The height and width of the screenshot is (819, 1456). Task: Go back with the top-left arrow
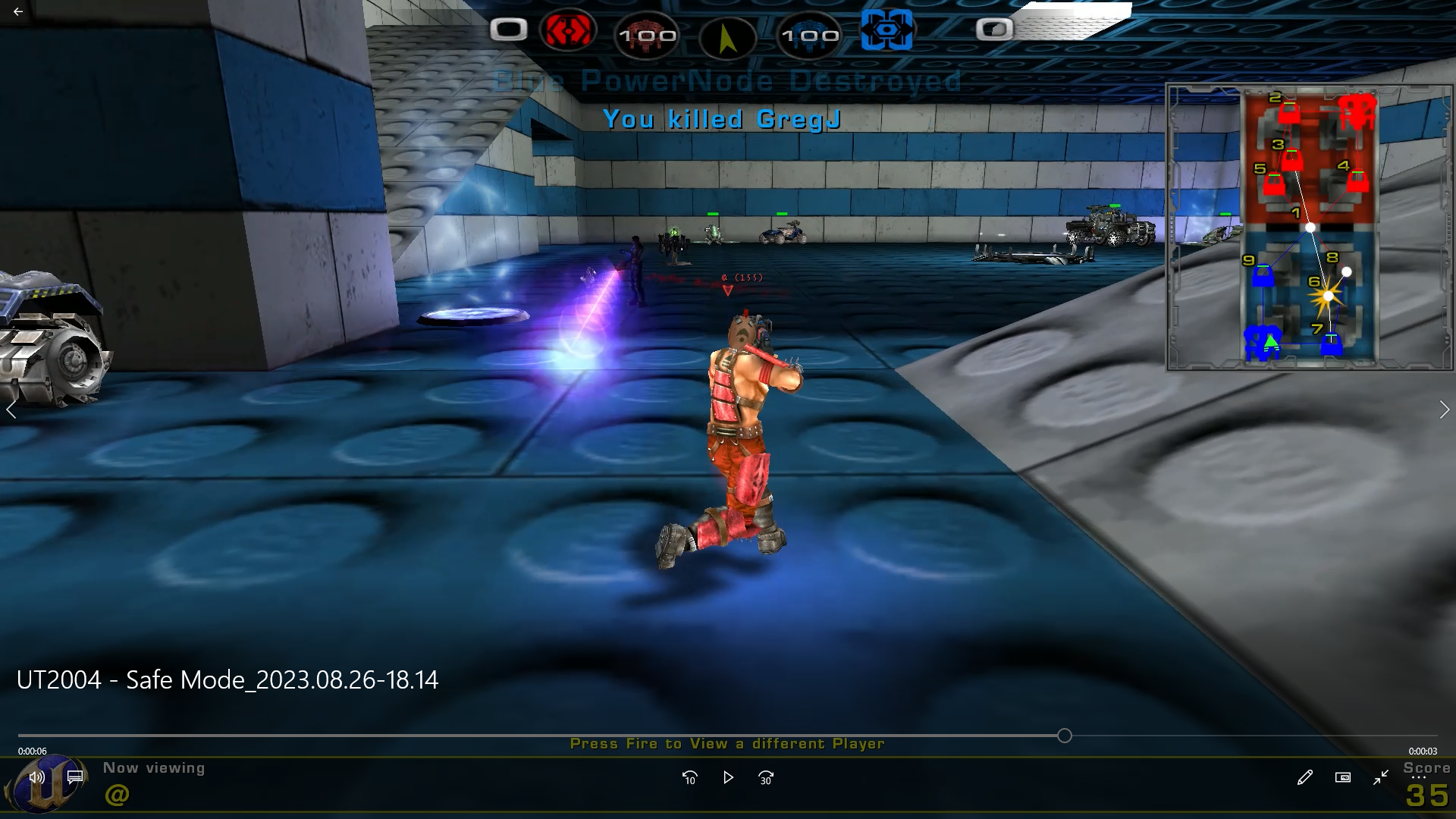pos(18,12)
